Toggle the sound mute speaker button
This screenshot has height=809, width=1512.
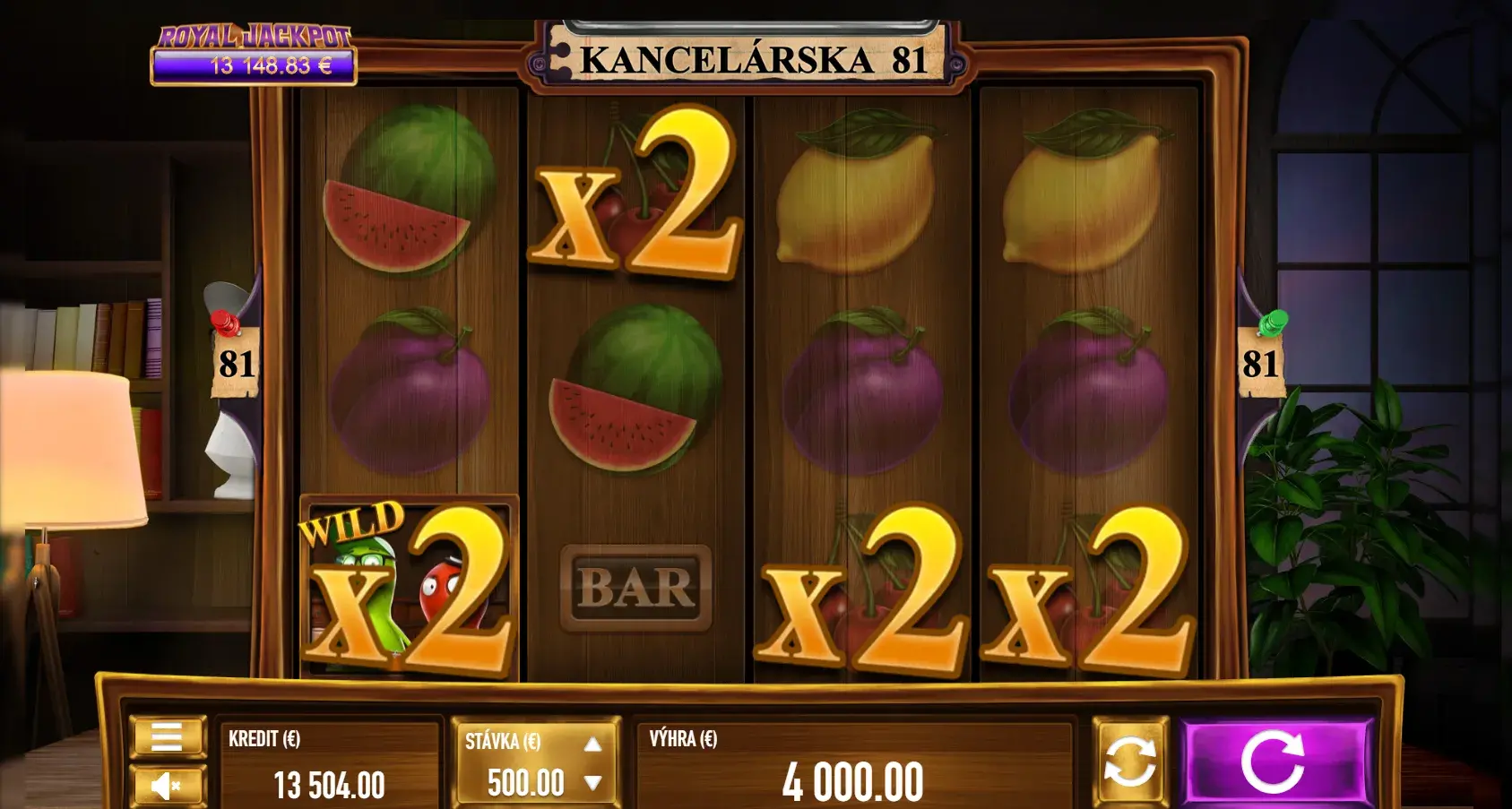[x=168, y=786]
